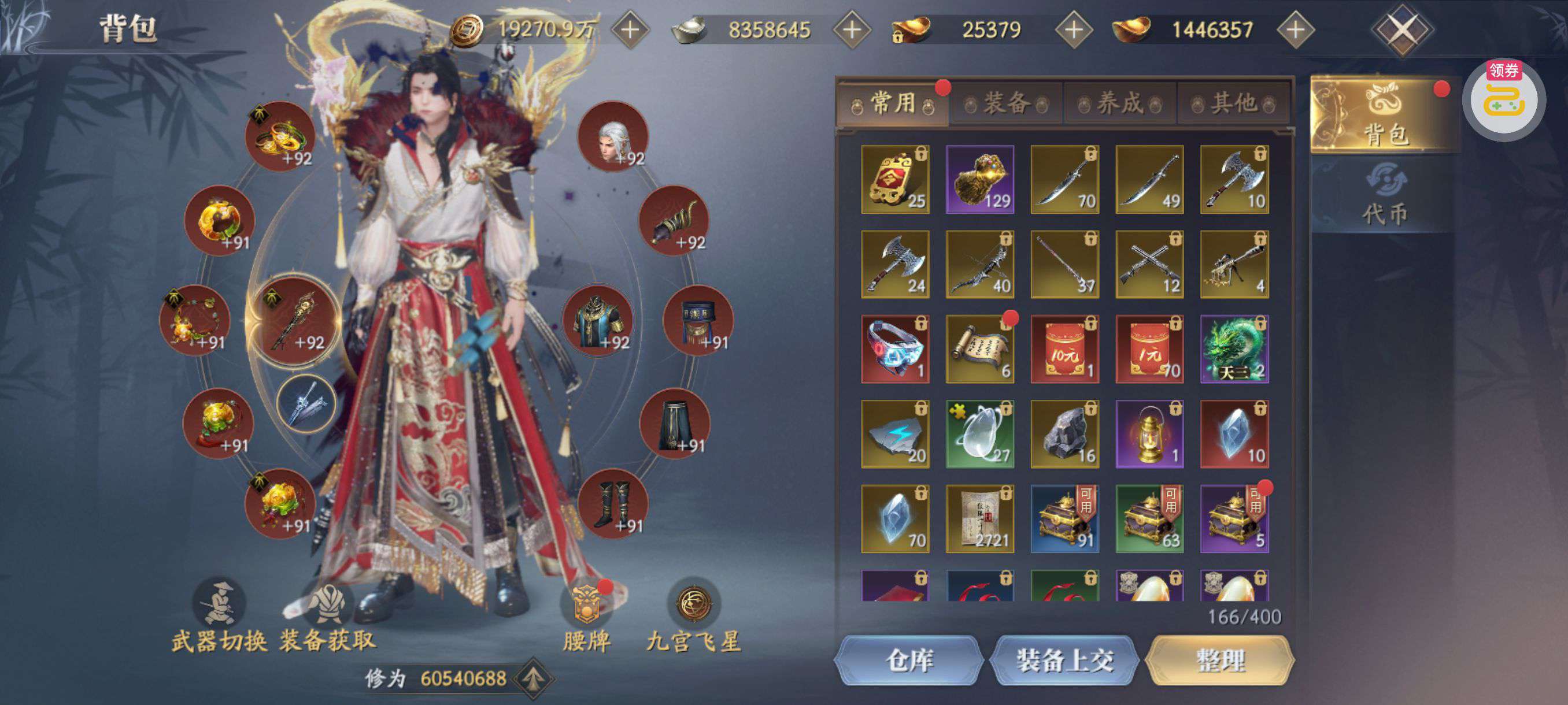Open the 养成 category tab

coord(1120,104)
